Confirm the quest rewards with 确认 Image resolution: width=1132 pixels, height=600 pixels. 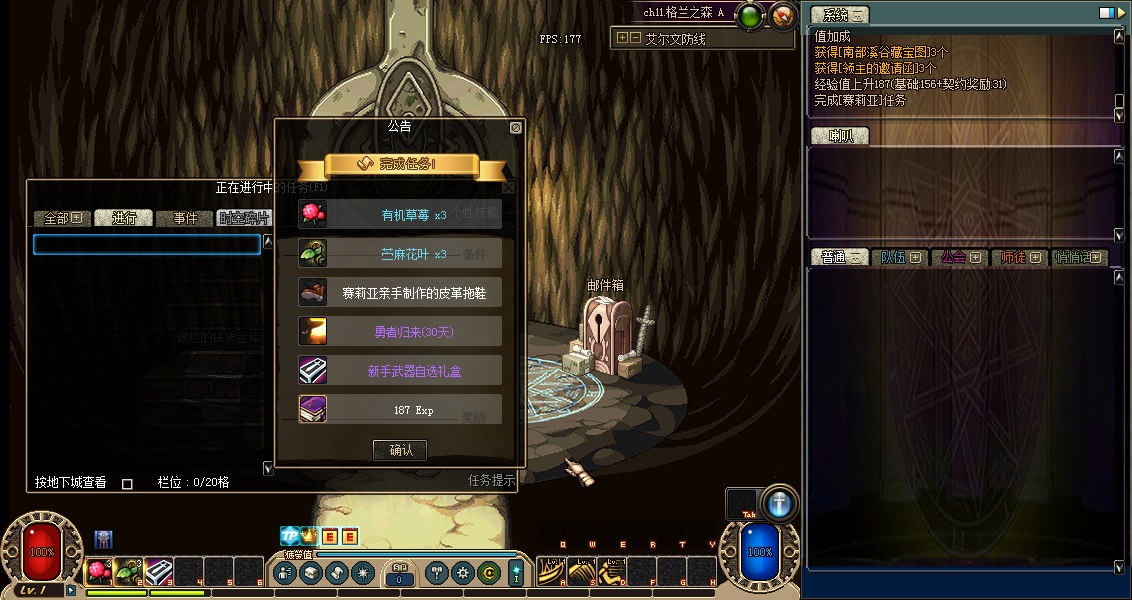[400, 450]
